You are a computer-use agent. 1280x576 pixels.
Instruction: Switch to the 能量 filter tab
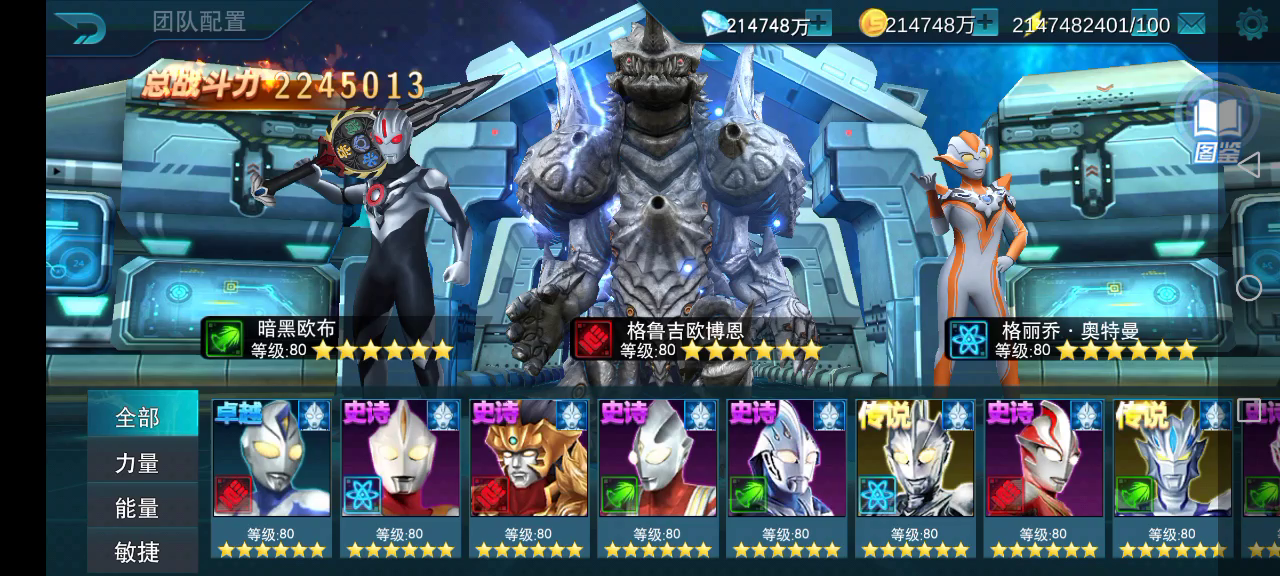[x=138, y=508]
